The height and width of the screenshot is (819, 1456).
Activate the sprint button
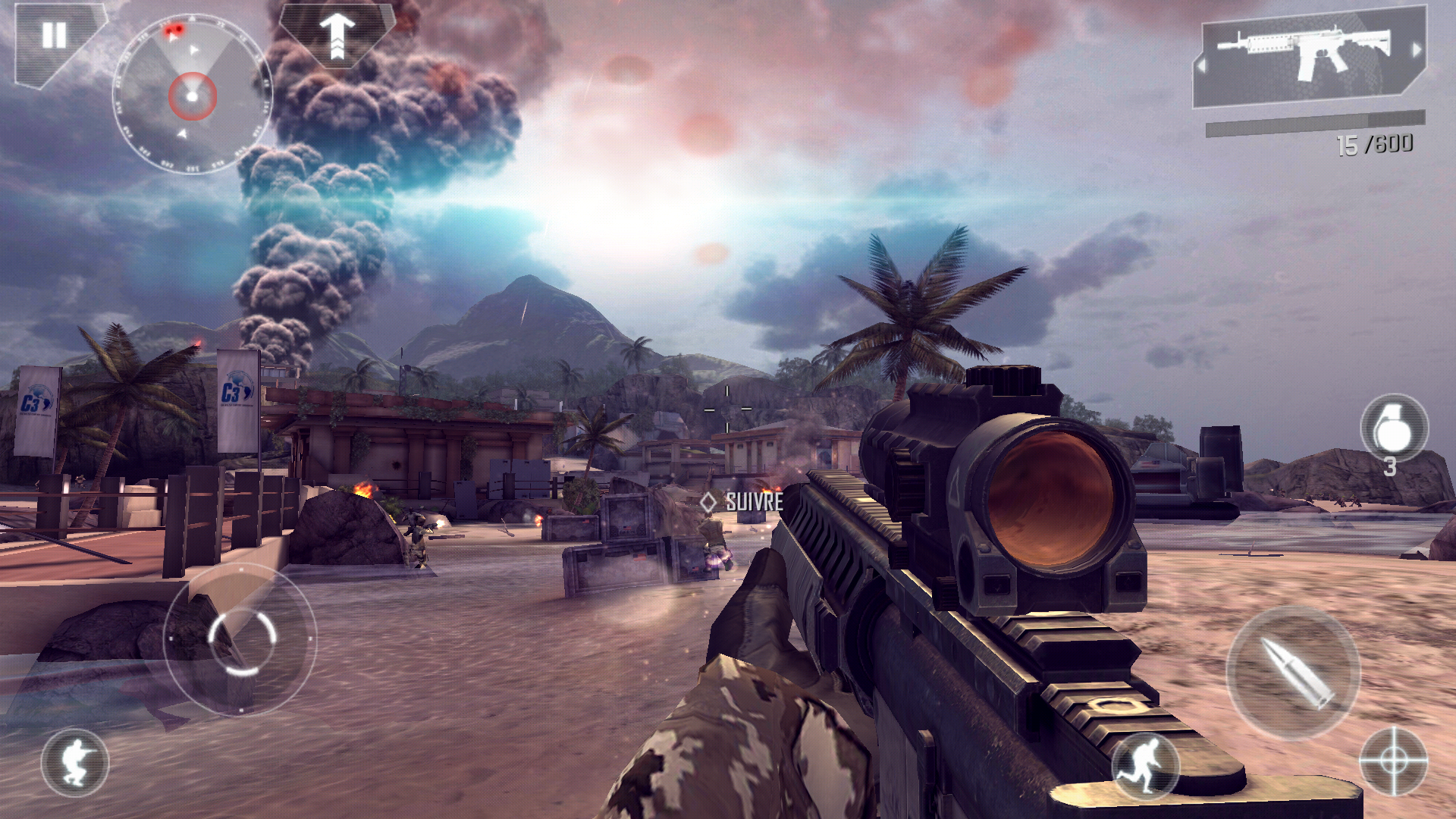(1145, 764)
